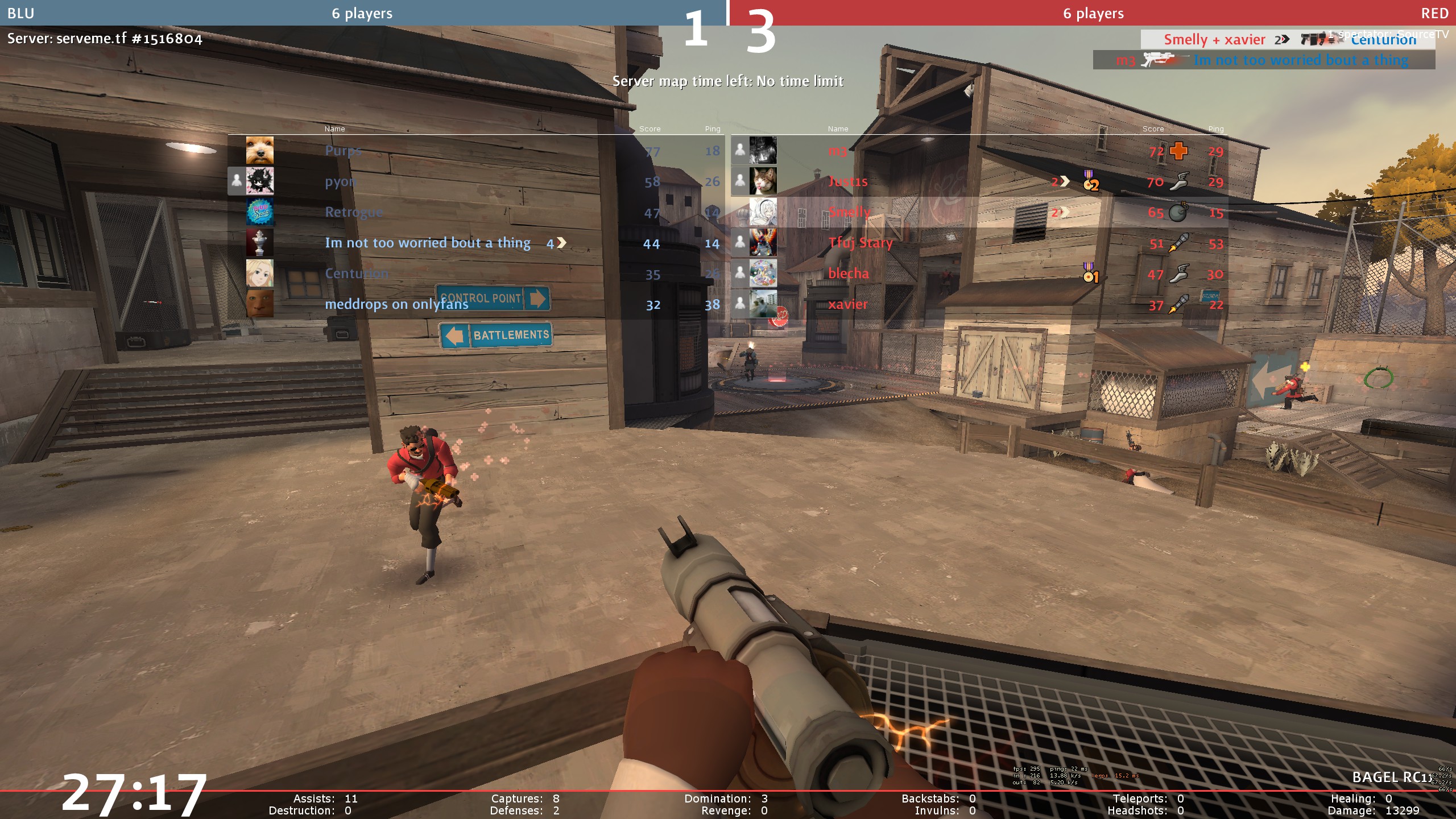
Task: Open Centurion's blonde anime avatar
Action: pyautogui.click(x=260, y=274)
